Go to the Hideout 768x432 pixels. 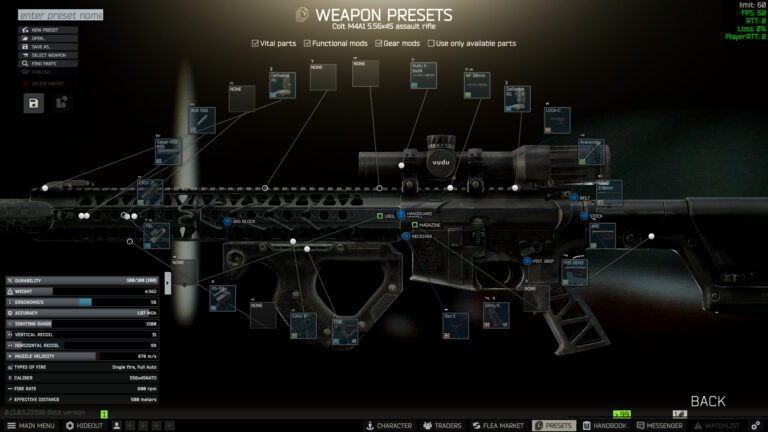click(x=84, y=425)
